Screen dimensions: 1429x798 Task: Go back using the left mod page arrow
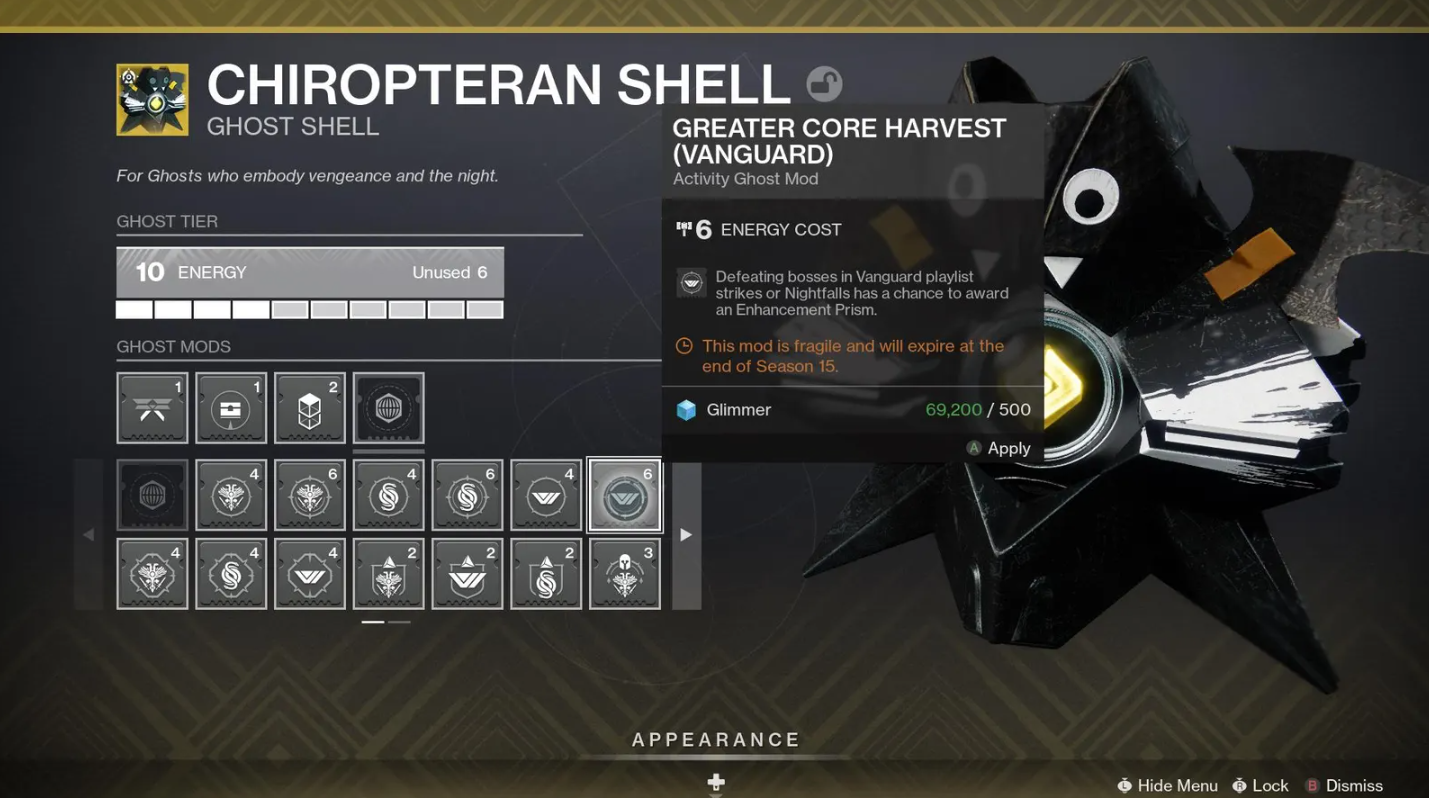point(88,534)
